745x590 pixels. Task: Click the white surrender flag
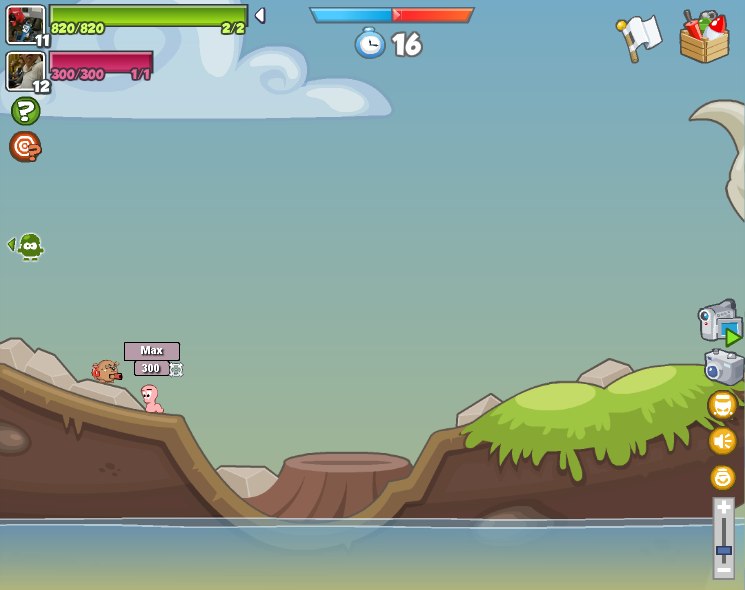[639, 38]
